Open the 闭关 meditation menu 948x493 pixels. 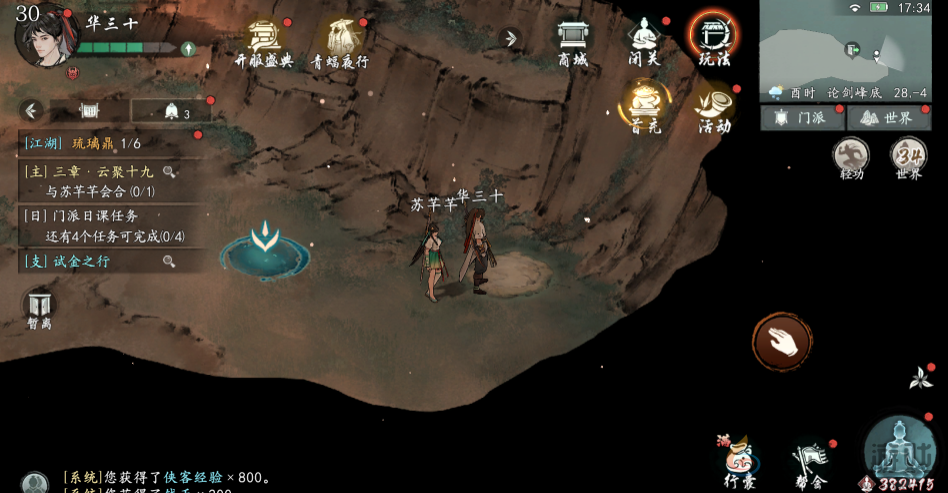point(644,41)
